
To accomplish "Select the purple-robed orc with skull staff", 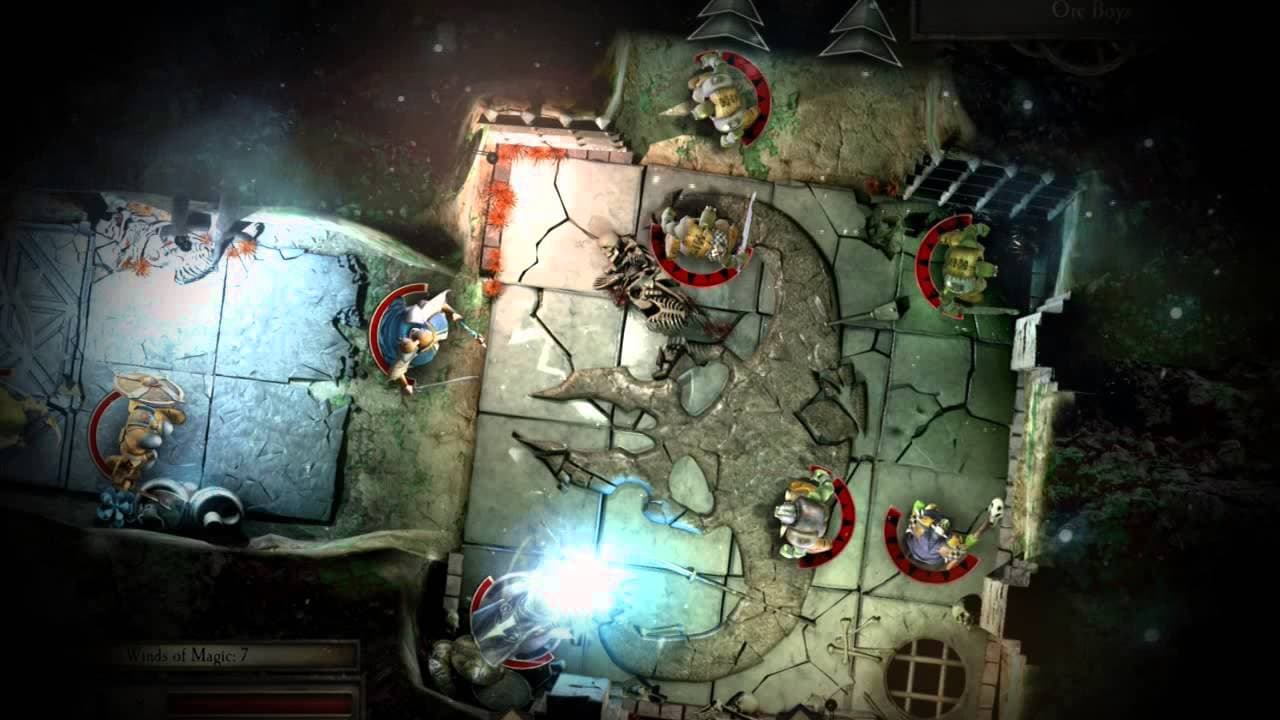I will [930, 530].
